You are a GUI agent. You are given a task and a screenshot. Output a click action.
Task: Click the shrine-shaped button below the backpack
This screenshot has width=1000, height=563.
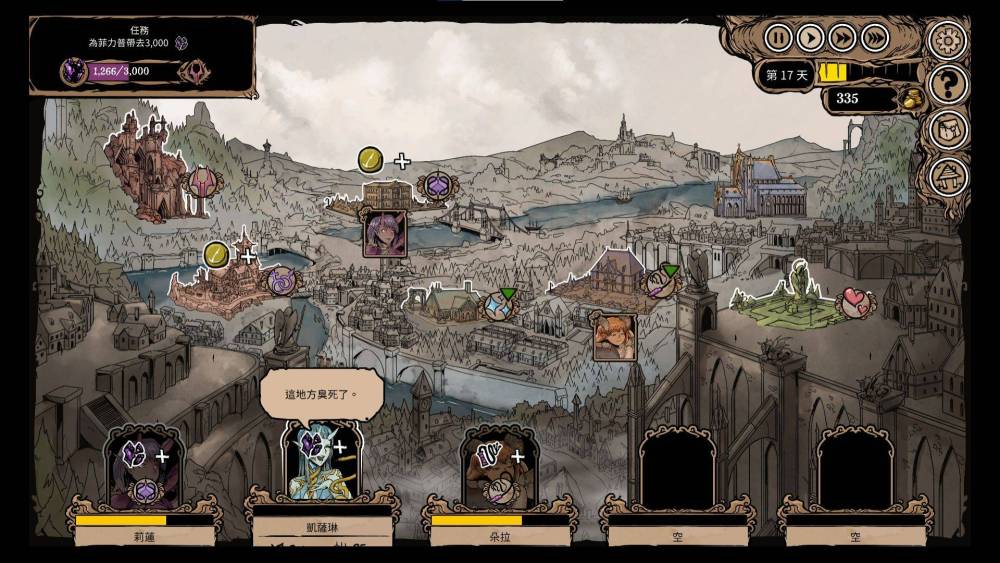pyautogui.click(x=945, y=176)
